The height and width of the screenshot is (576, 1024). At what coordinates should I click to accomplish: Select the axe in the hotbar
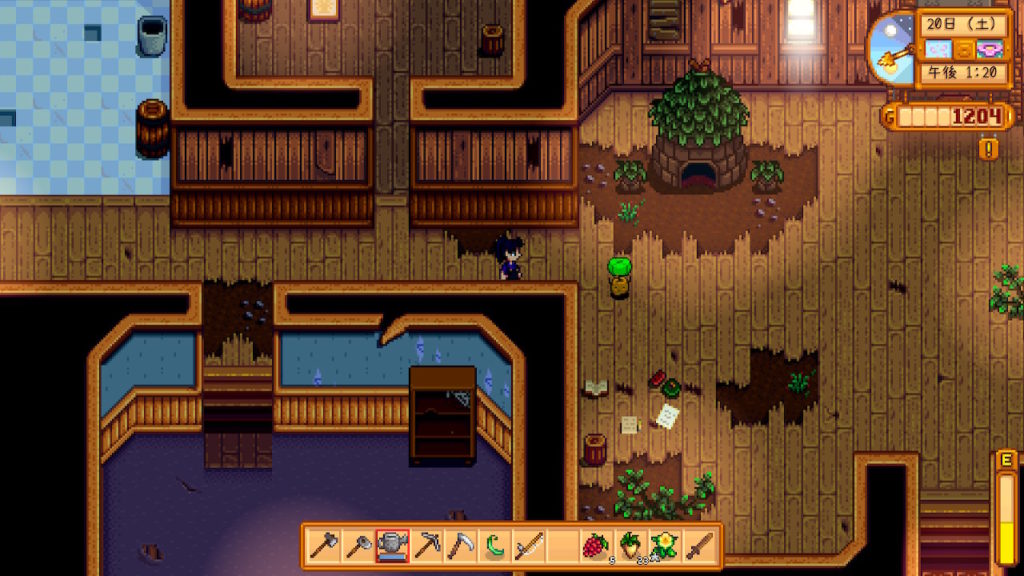[324, 546]
